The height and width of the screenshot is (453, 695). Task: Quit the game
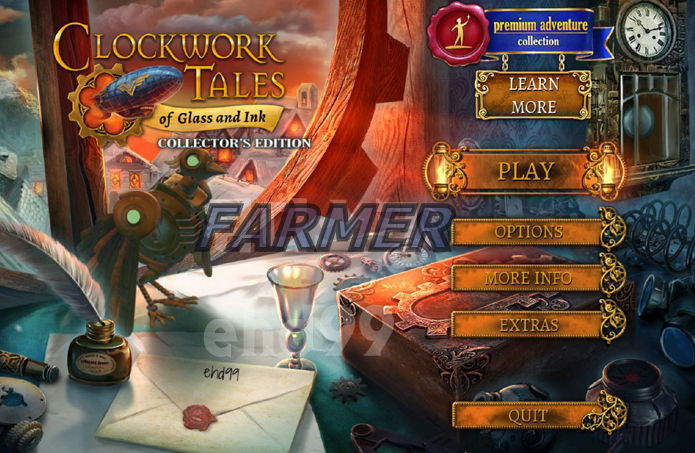tap(527, 414)
